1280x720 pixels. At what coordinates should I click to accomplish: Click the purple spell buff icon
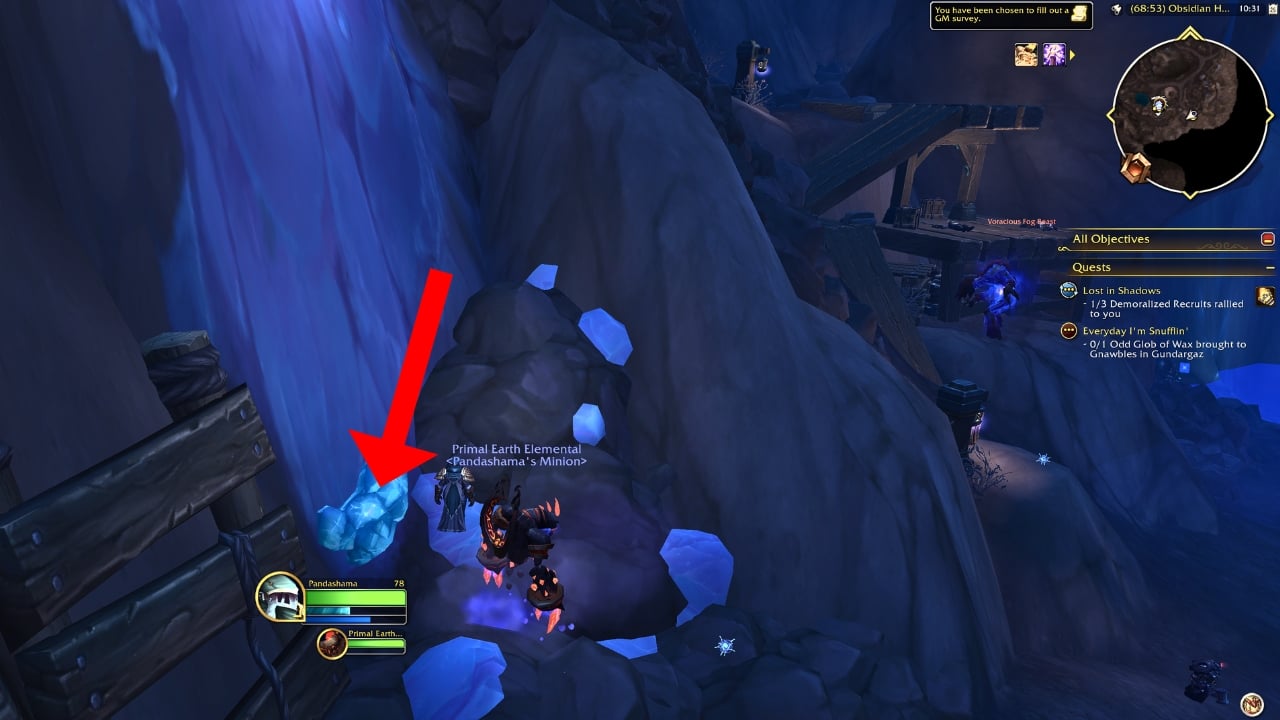click(x=1054, y=55)
